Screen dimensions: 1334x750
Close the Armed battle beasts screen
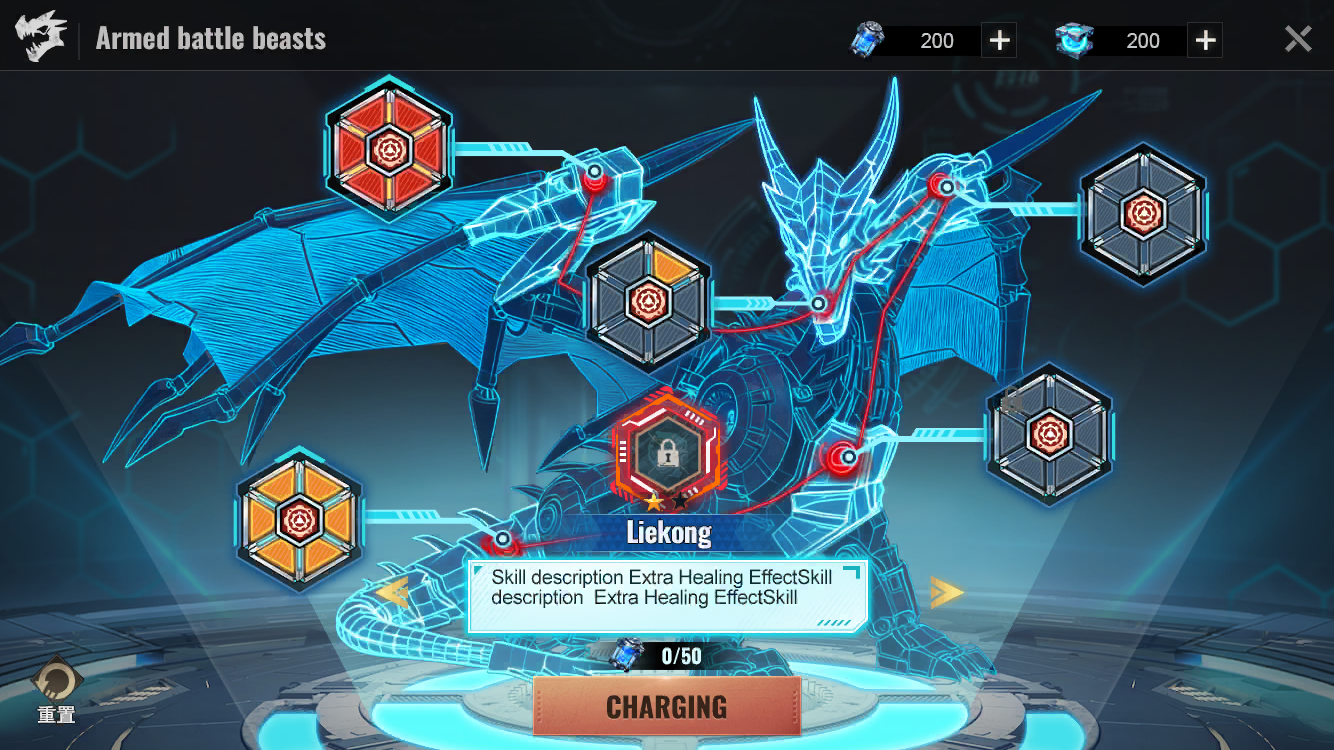pyautogui.click(x=1297, y=39)
